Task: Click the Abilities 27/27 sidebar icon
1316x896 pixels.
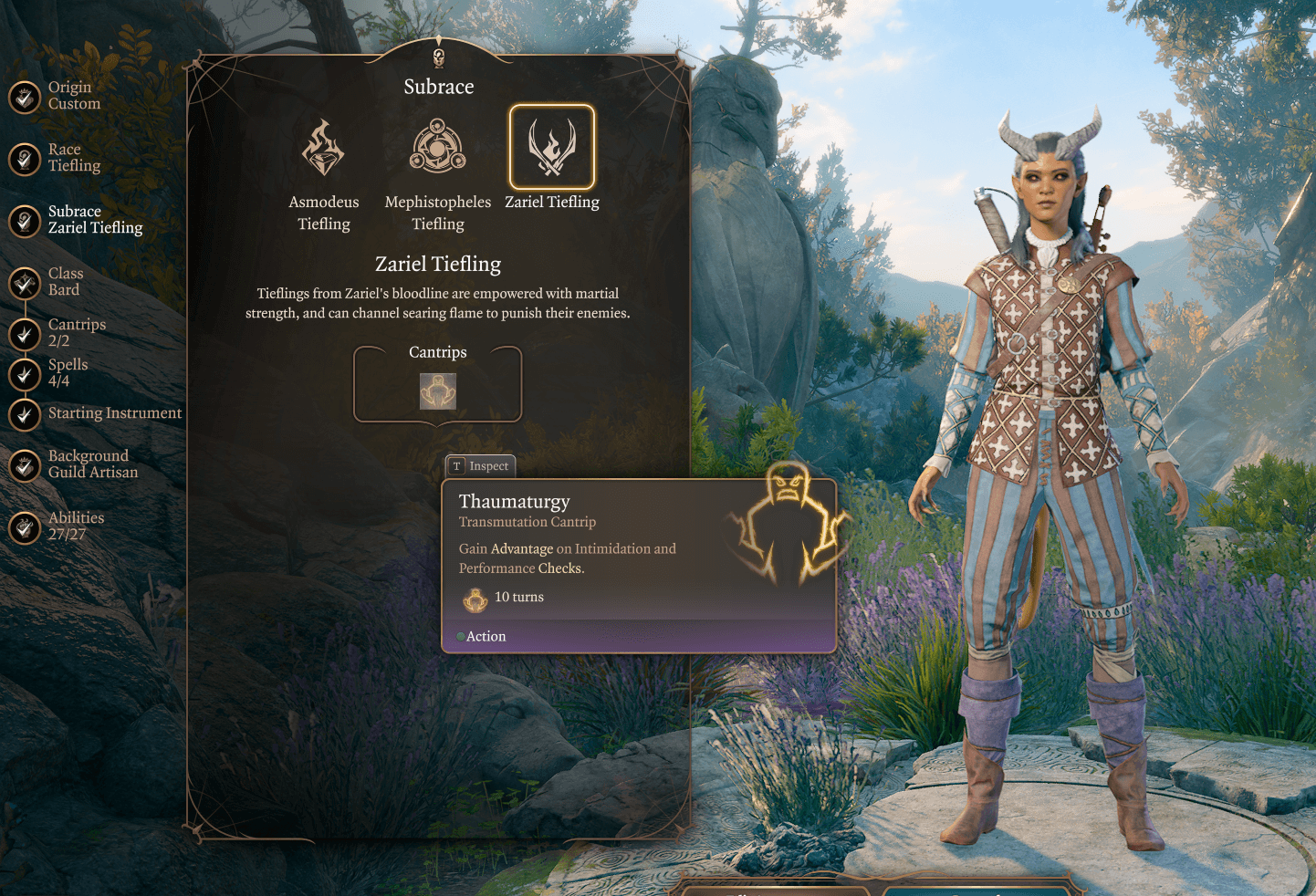Action: [x=24, y=527]
